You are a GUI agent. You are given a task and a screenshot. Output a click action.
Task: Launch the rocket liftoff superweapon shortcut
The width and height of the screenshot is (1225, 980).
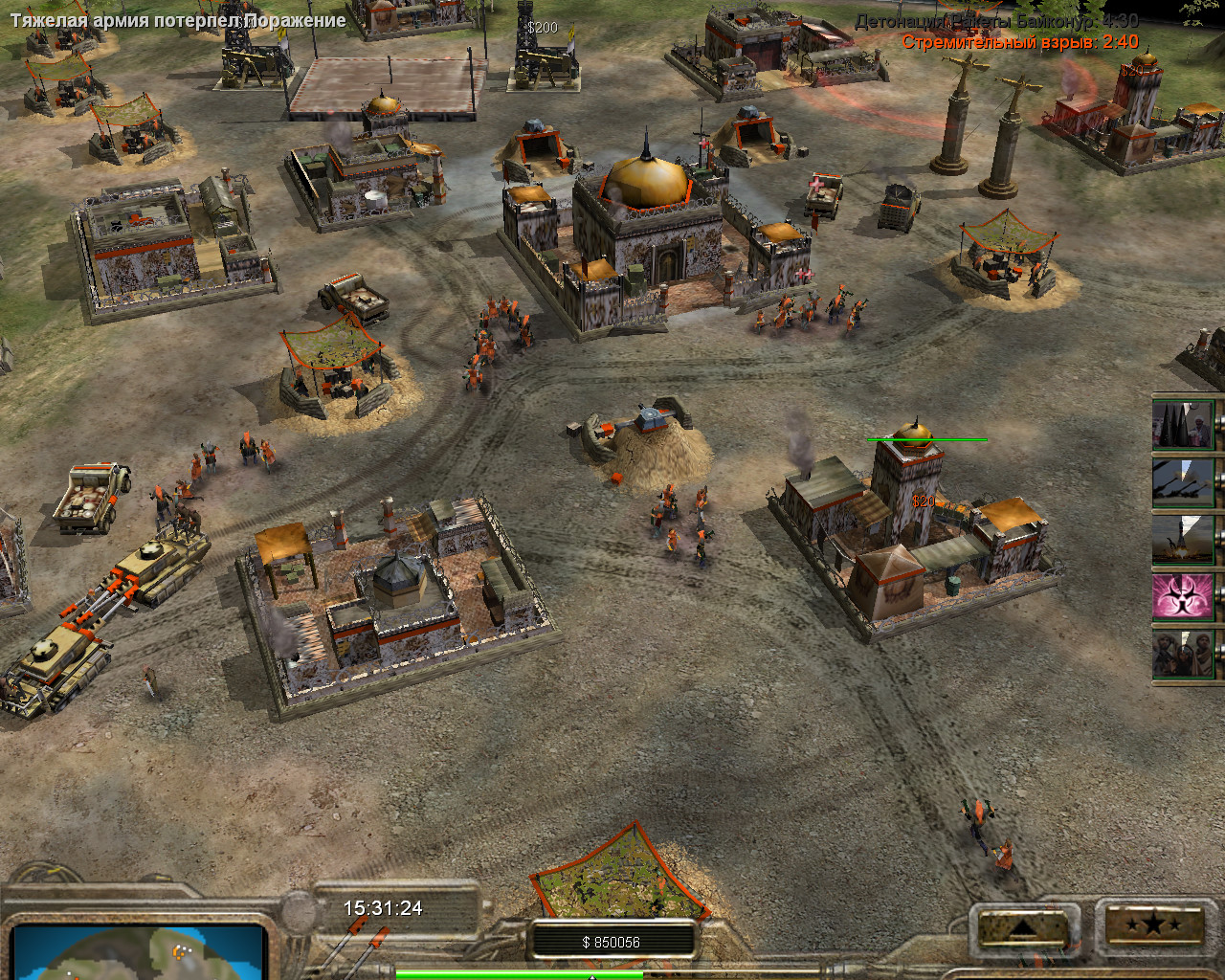[x=1184, y=539]
